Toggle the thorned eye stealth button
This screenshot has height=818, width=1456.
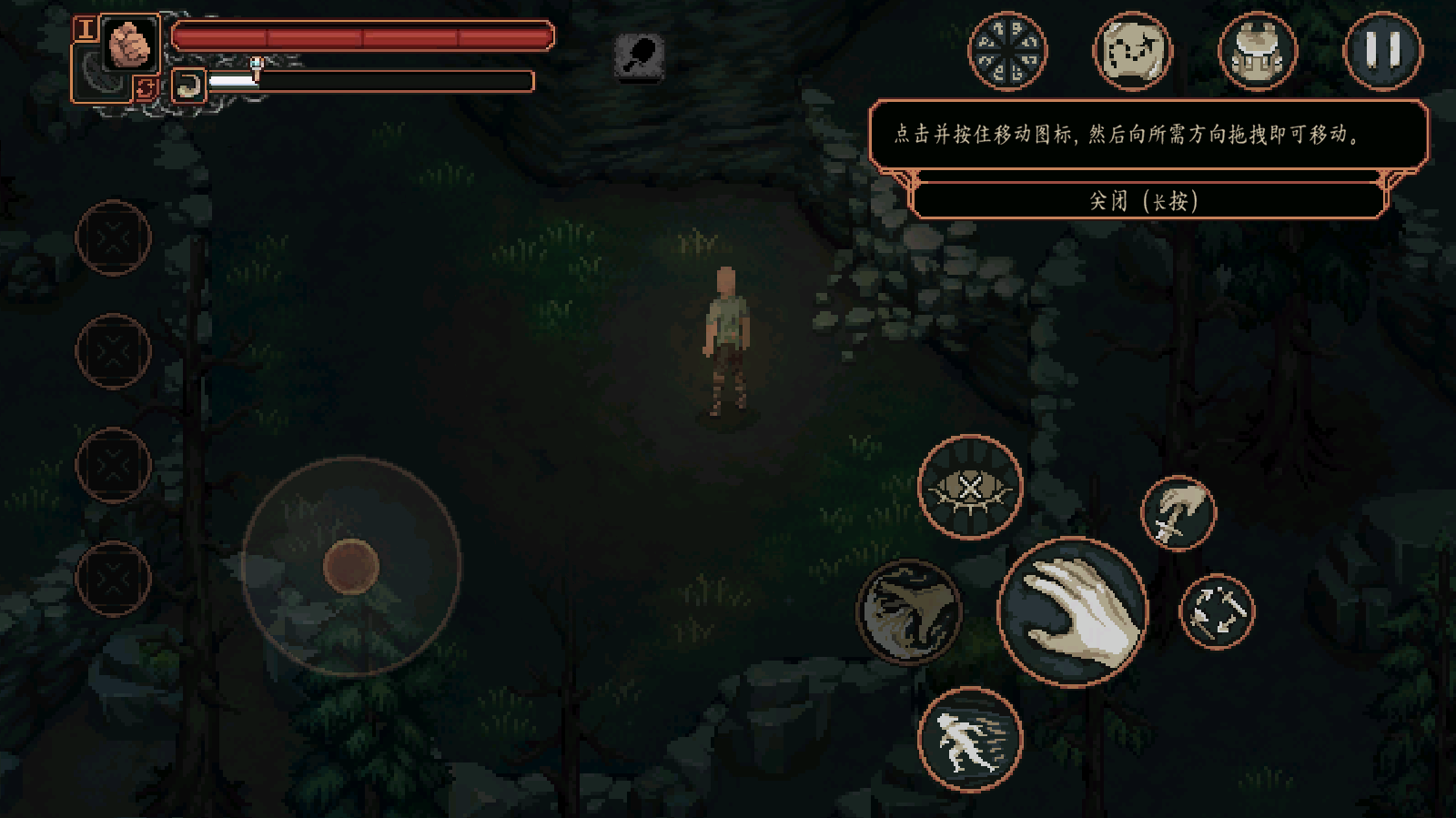970,488
